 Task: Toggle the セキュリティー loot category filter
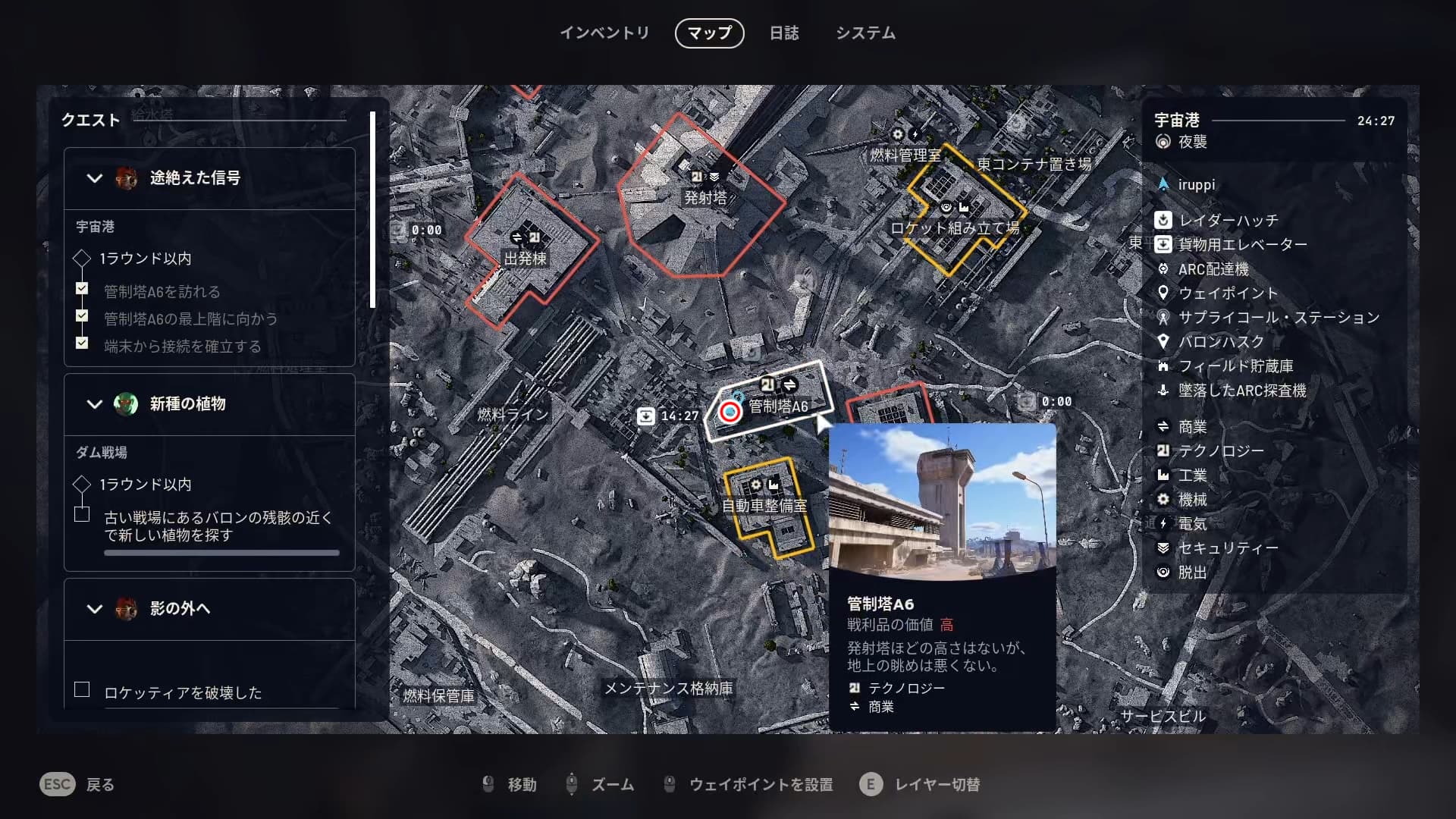click(1228, 548)
